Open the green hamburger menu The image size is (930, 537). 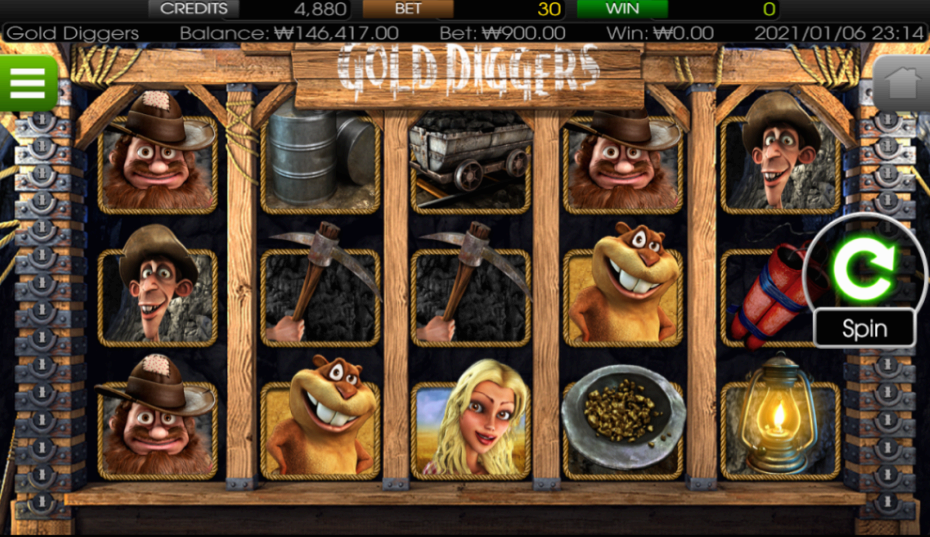(x=28, y=83)
